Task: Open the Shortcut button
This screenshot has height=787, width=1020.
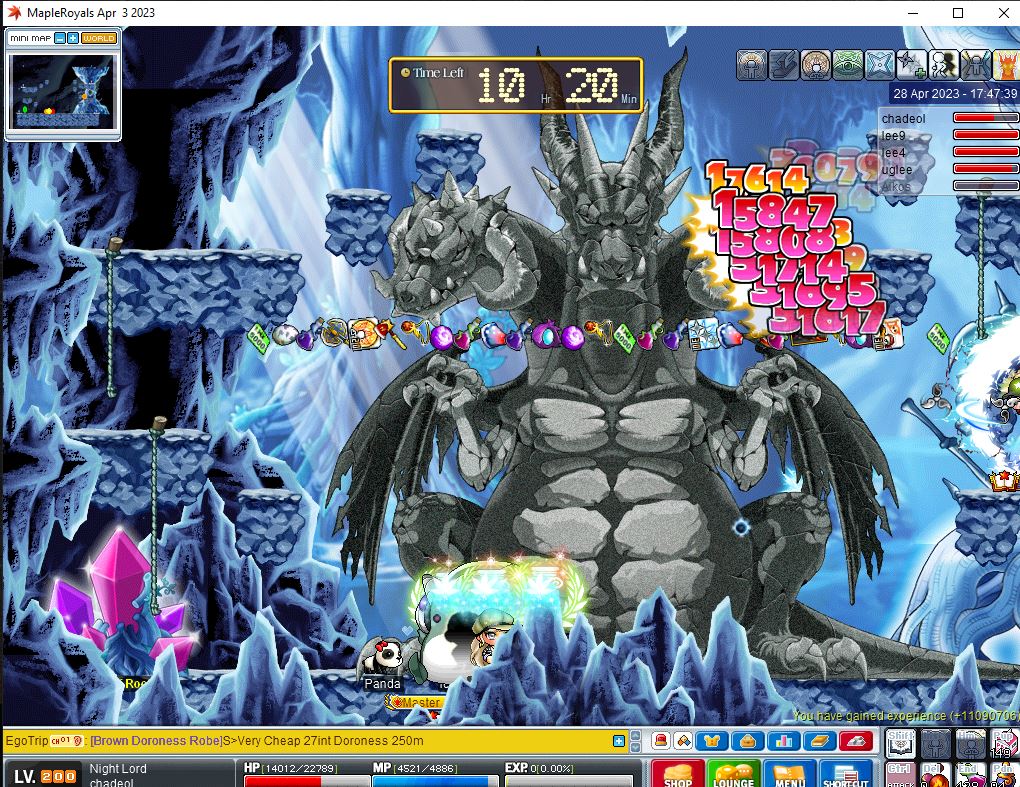Action: pyautogui.click(x=846, y=774)
